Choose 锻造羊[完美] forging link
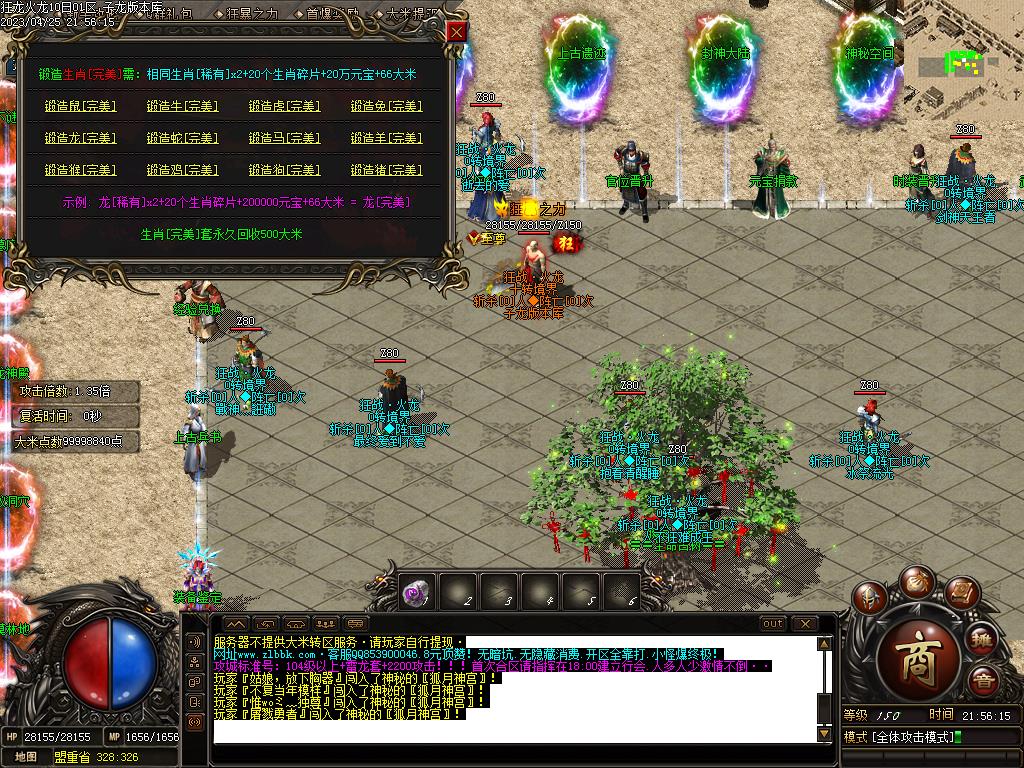This screenshot has width=1024, height=768. 386,138
